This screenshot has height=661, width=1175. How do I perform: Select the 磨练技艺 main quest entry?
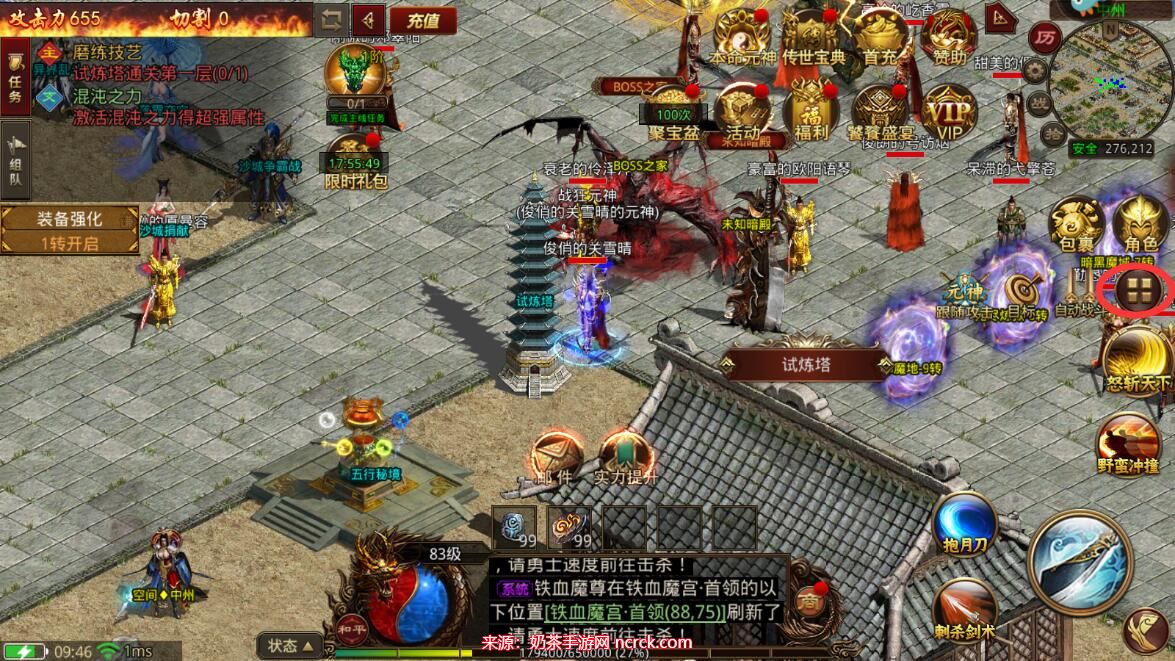[108, 53]
